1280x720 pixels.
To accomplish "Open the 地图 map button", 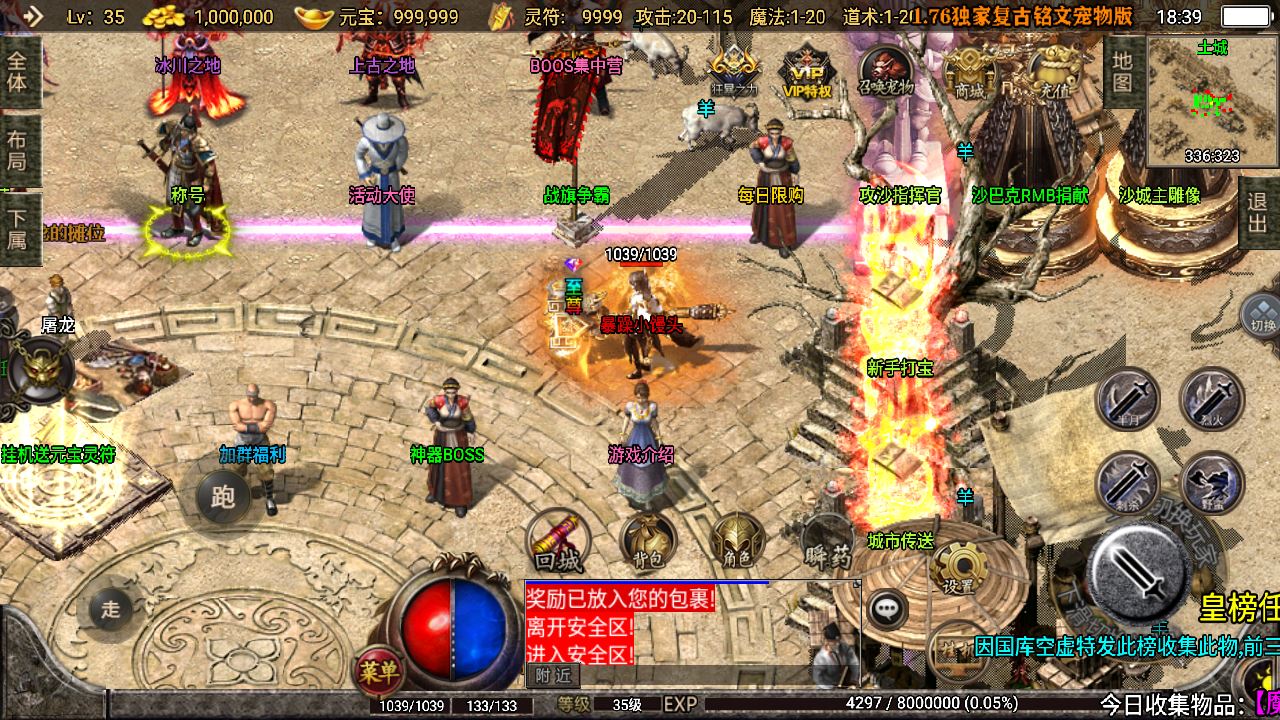I will click(x=1123, y=72).
